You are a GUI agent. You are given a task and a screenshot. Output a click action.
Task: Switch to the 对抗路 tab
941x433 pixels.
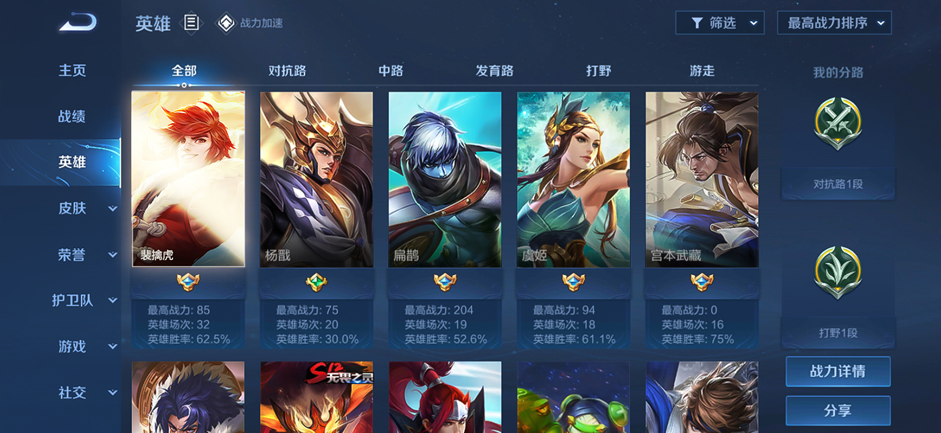click(x=287, y=71)
